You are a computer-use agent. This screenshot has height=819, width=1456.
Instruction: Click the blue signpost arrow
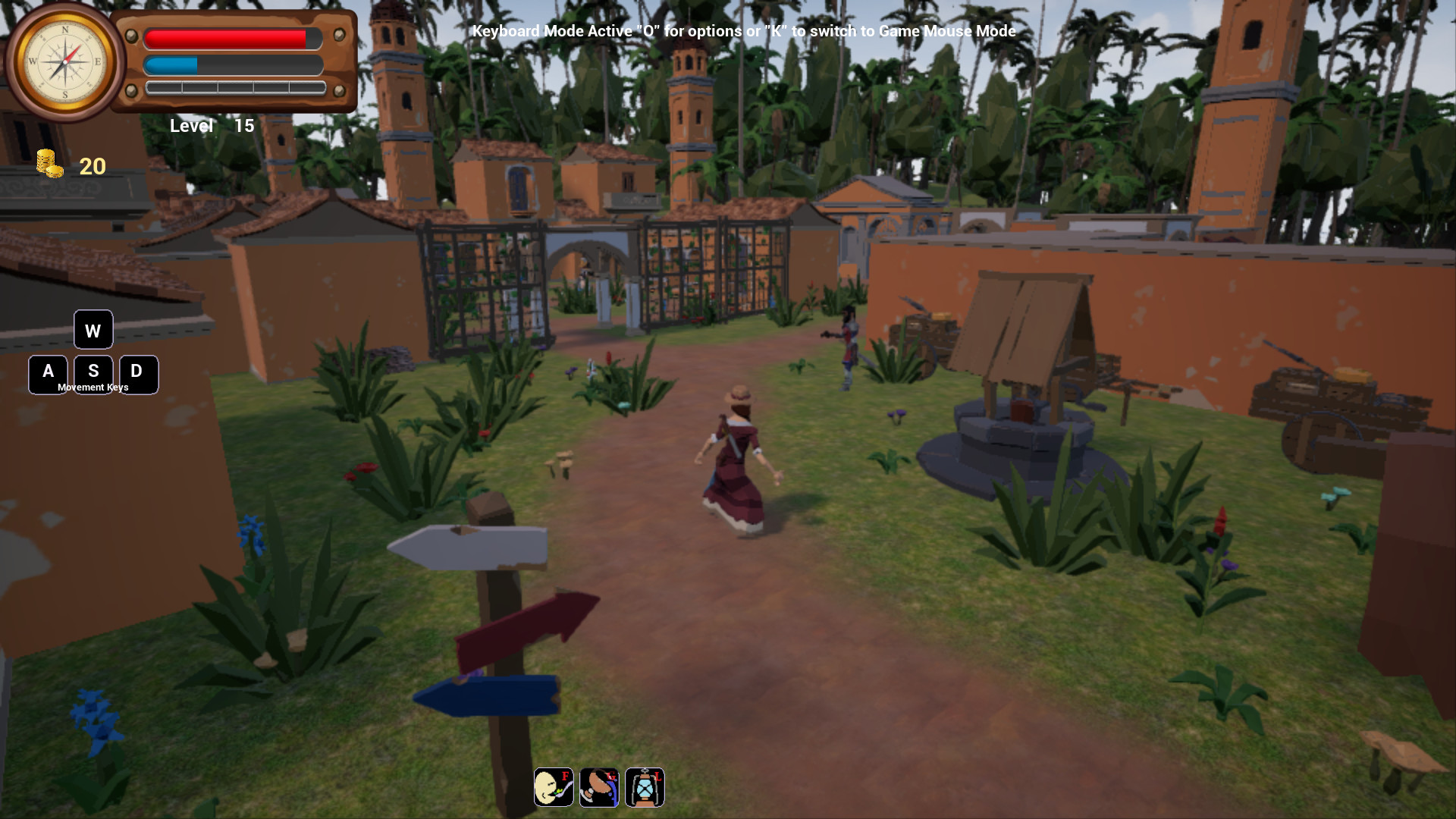tap(489, 695)
